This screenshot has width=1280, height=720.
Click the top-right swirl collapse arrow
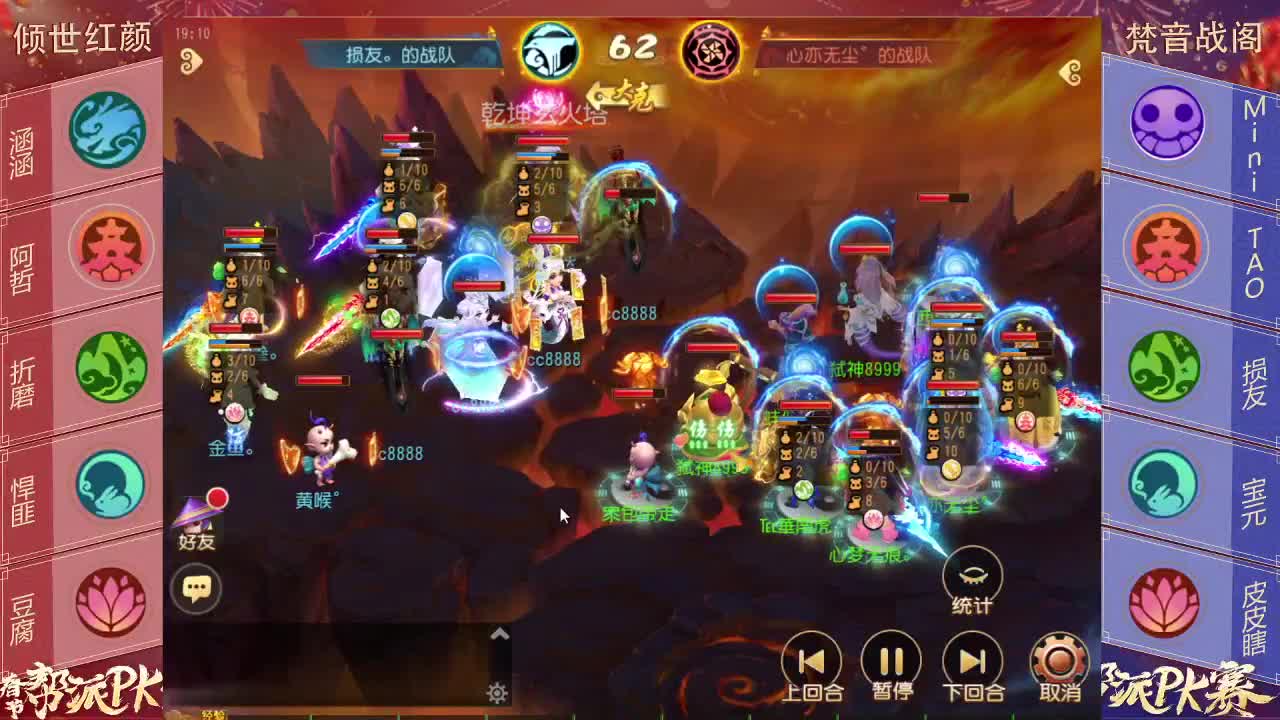1071,72
